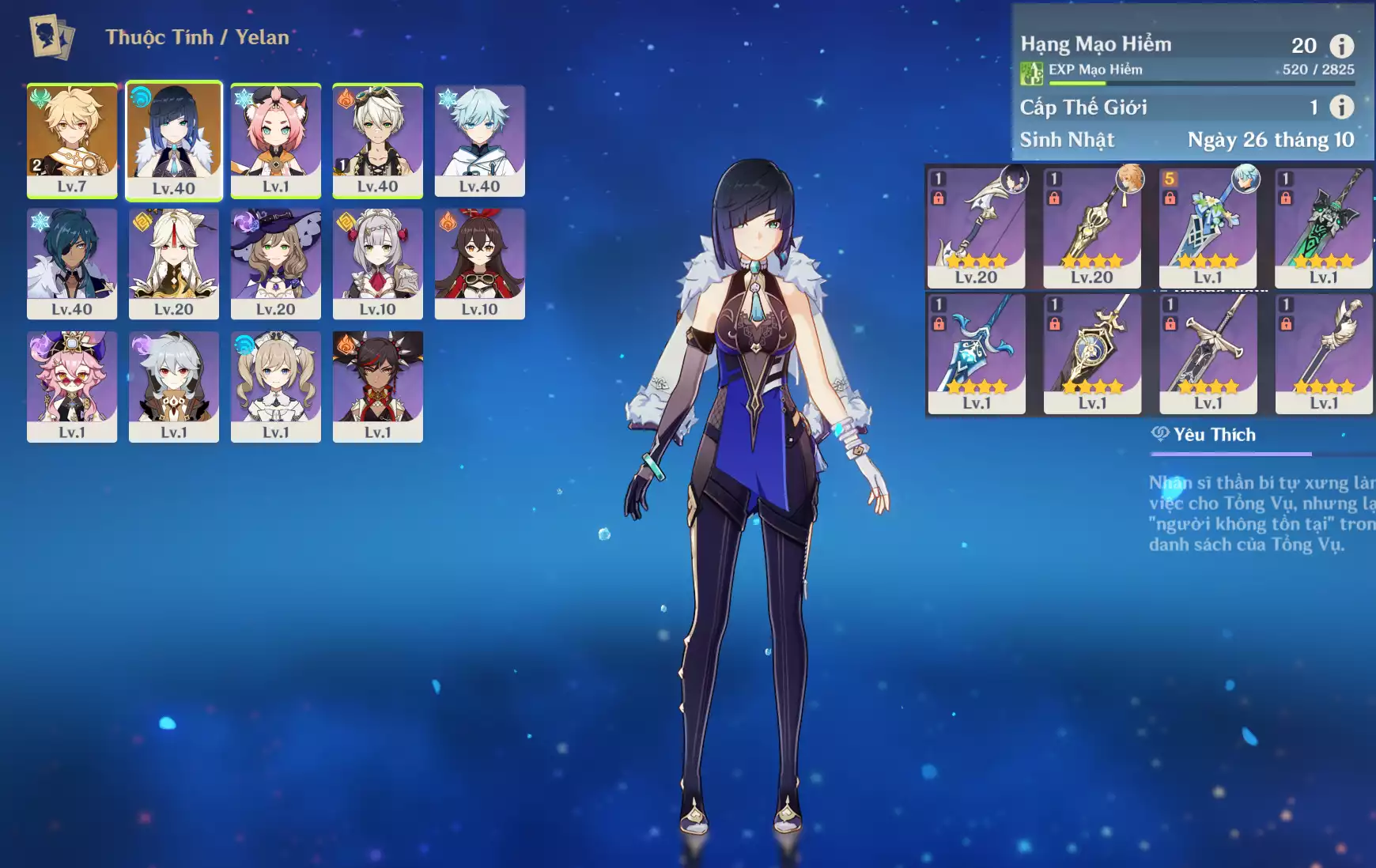Choose Amber's Lv.10 portrait
The width and height of the screenshot is (1376, 868).
pyautogui.click(x=480, y=263)
